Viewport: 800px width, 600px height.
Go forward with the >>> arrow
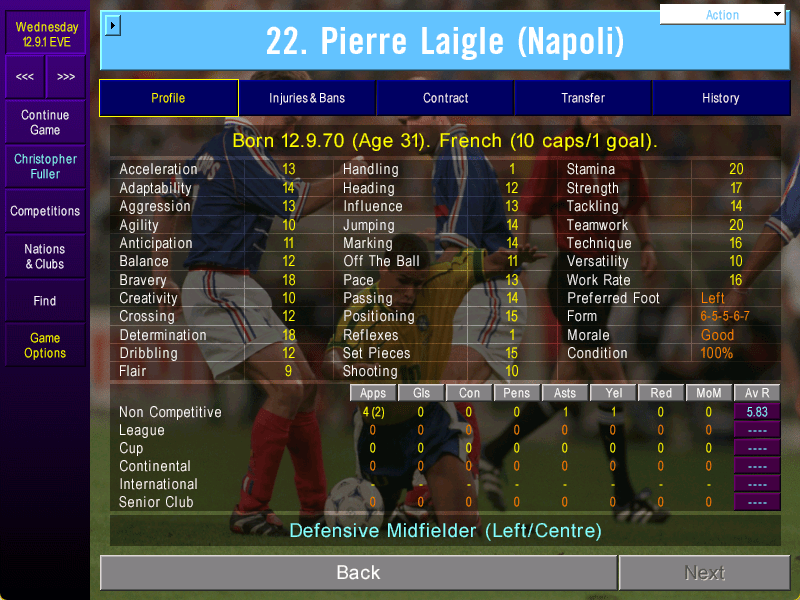click(66, 77)
